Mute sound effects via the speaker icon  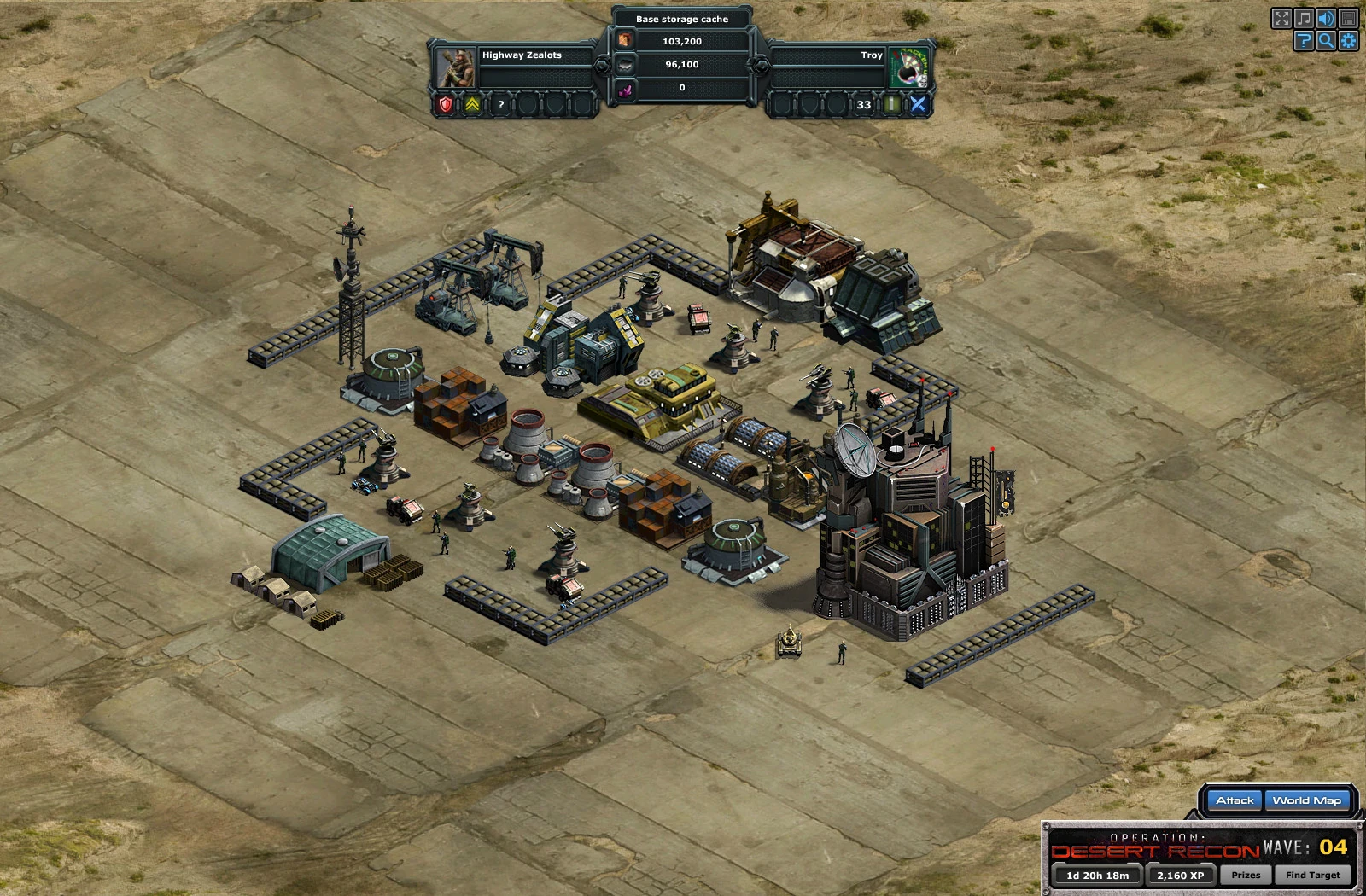pyautogui.click(x=1326, y=18)
